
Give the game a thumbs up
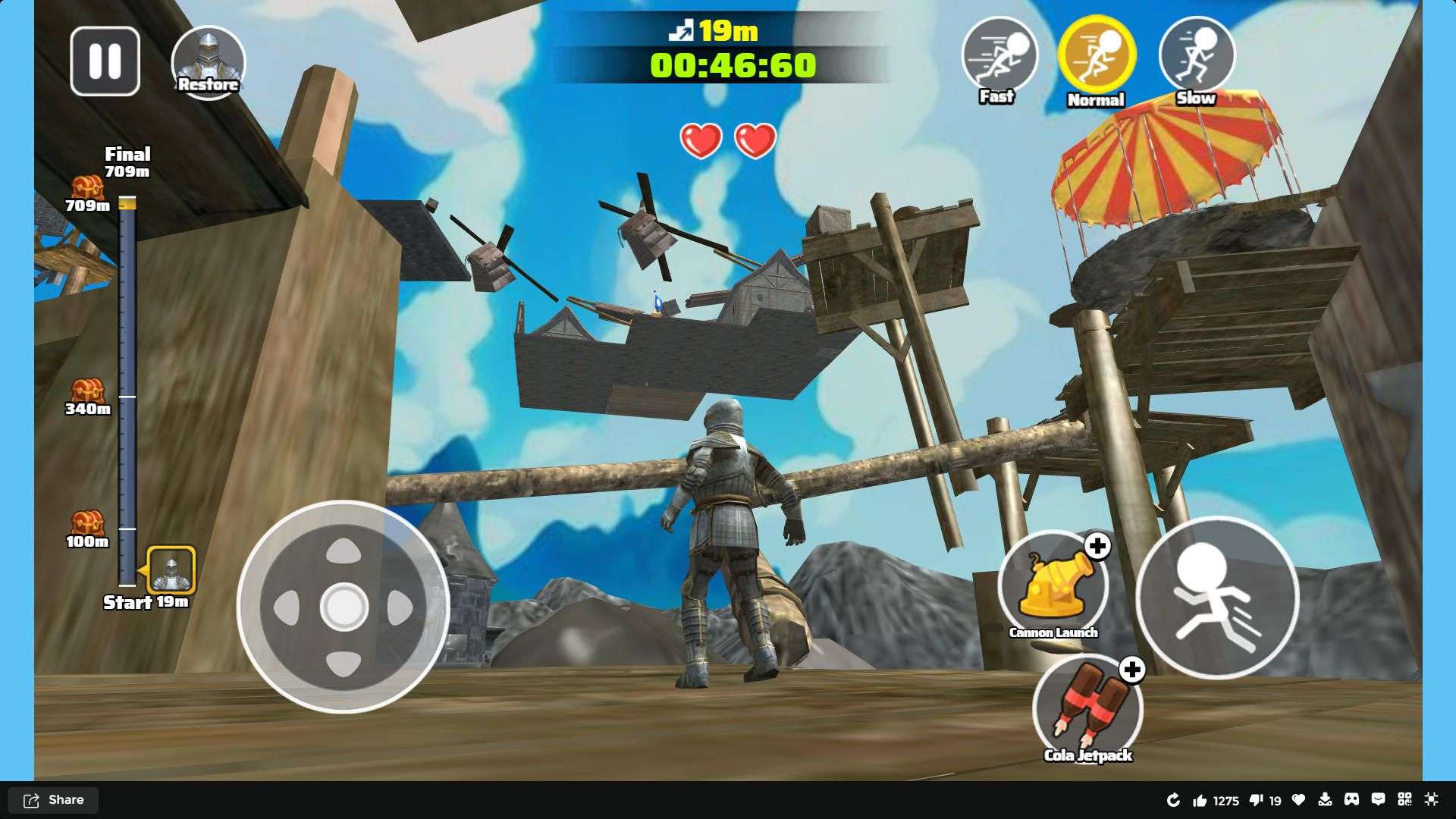[x=1200, y=800]
